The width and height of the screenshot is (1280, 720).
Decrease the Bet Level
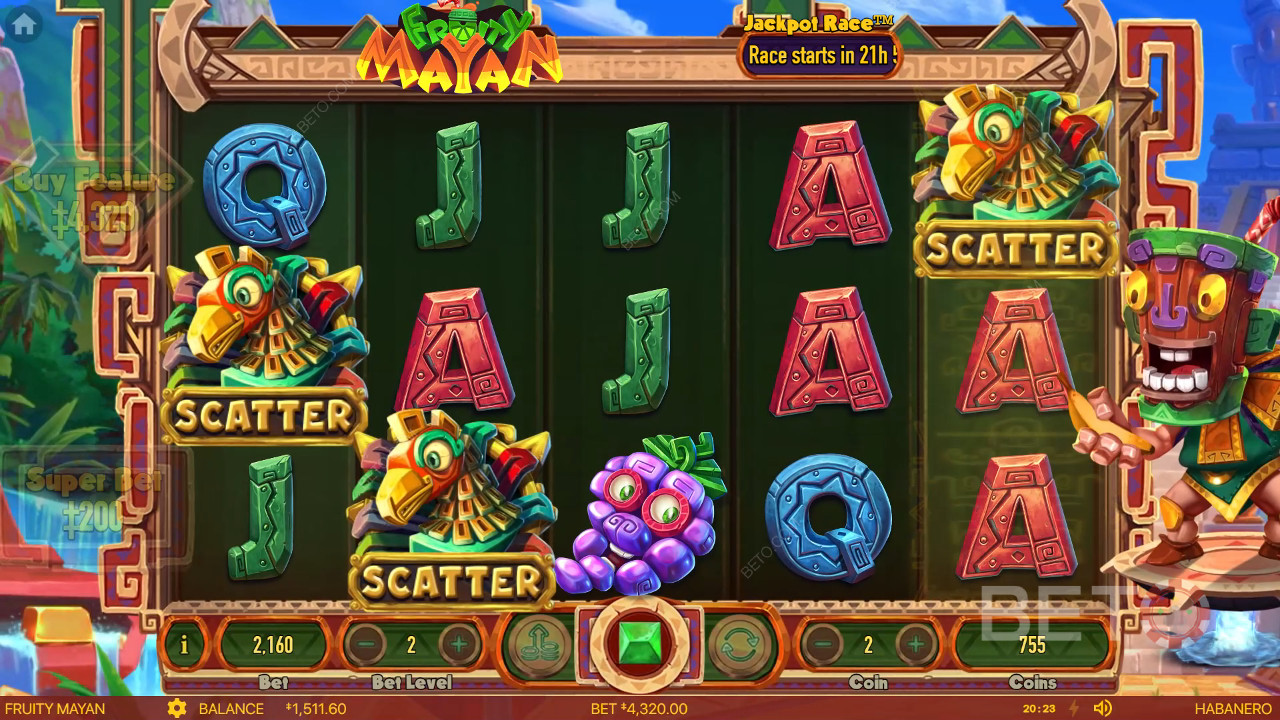tap(365, 645)
